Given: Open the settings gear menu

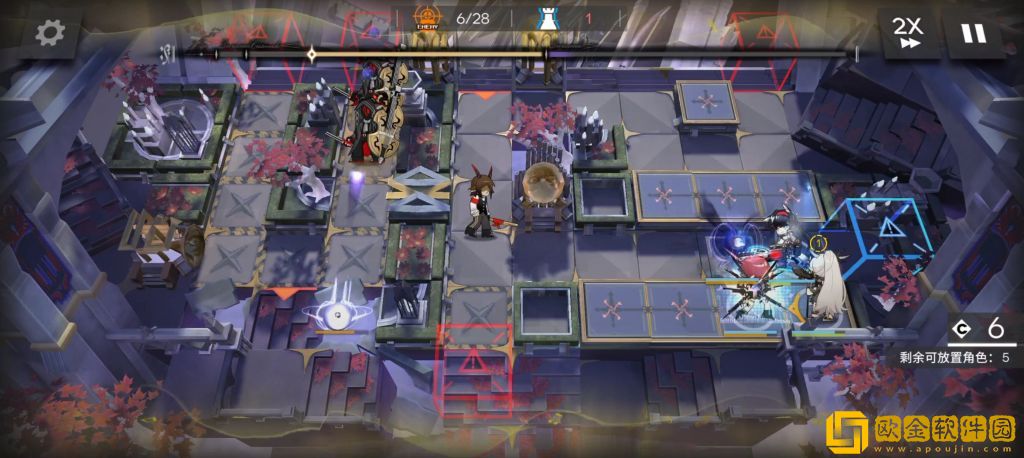Looking at the screenshot, I should point(49,33).
